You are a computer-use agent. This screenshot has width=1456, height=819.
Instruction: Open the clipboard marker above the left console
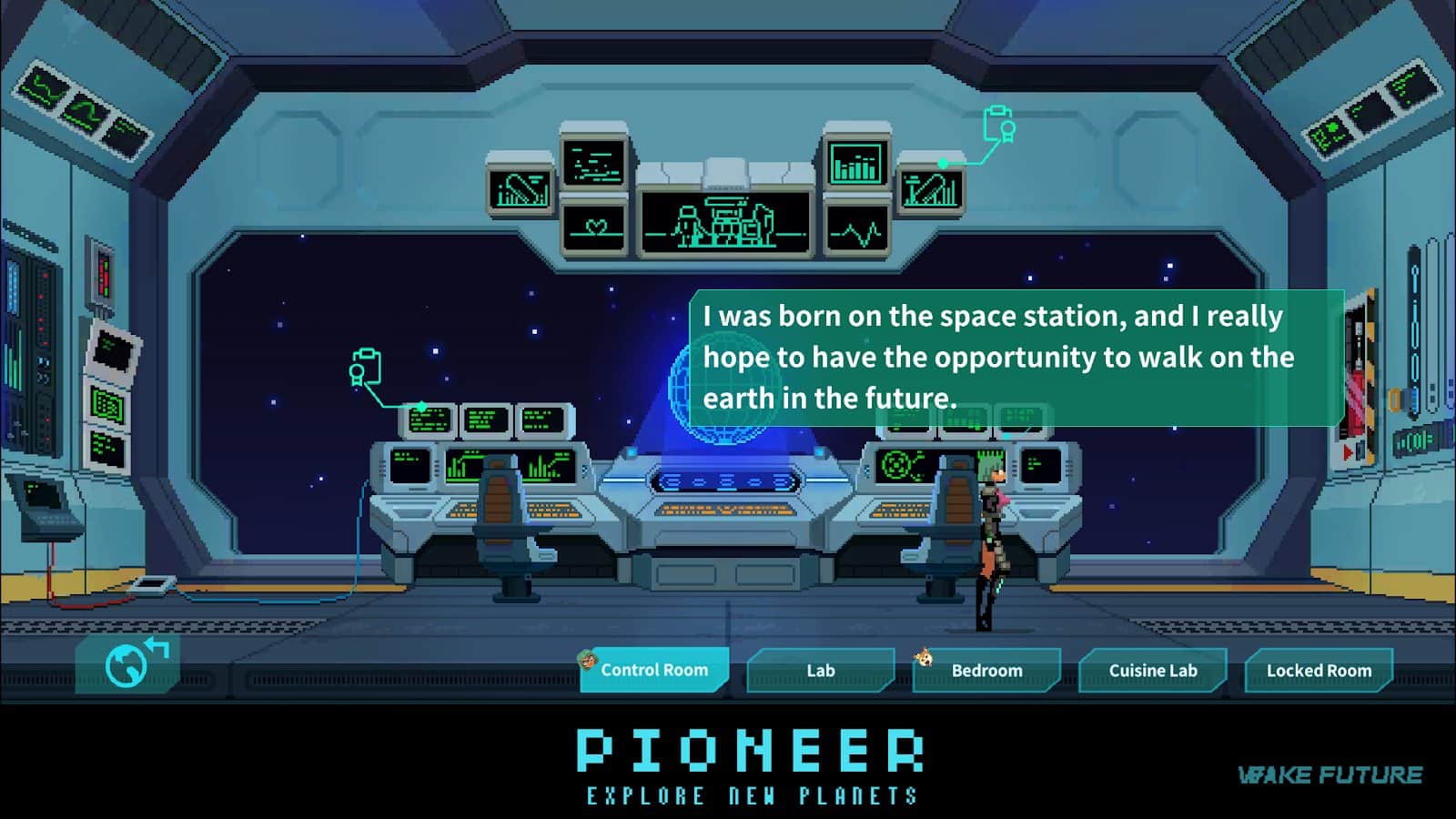(365, 367)
